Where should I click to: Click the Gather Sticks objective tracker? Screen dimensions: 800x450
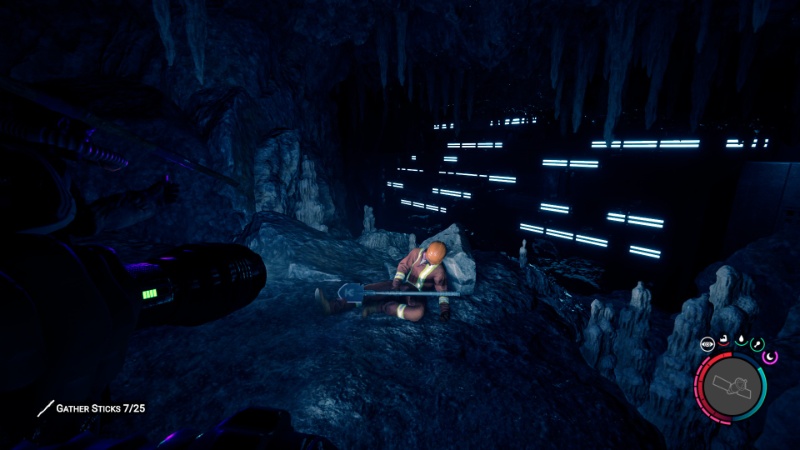[x=91, y=408]
